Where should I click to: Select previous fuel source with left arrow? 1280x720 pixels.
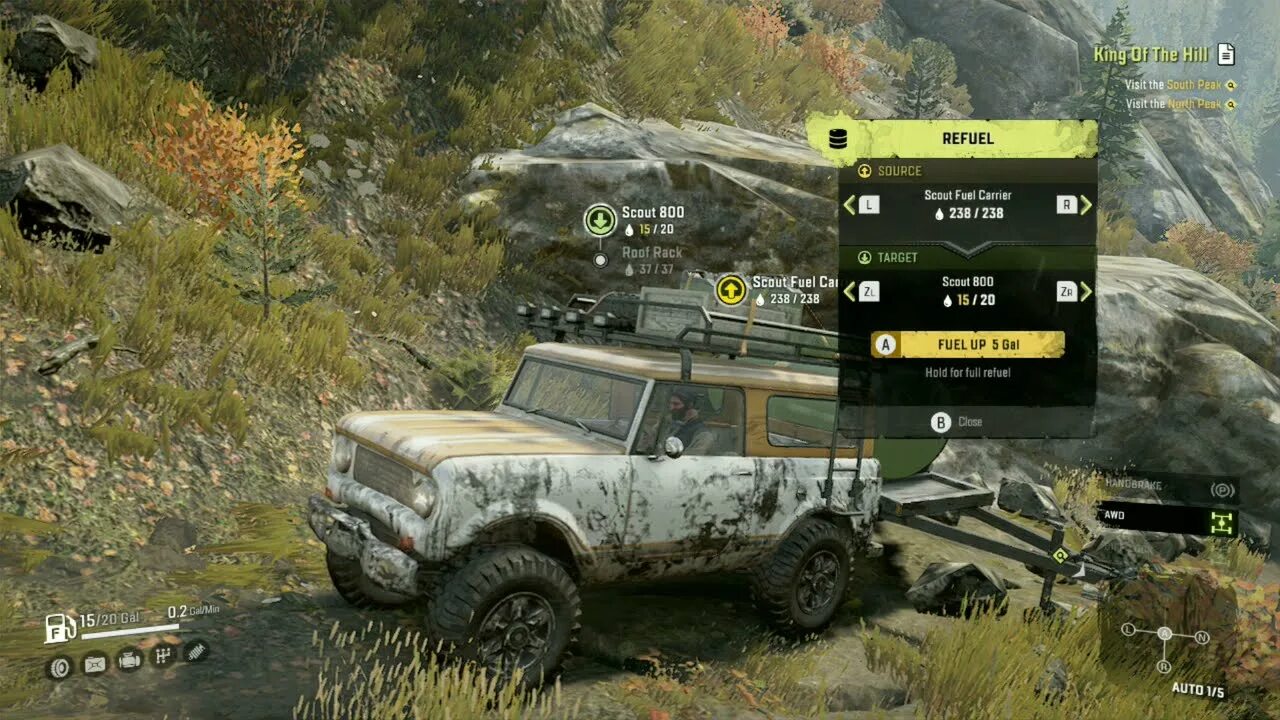[850, 205]
